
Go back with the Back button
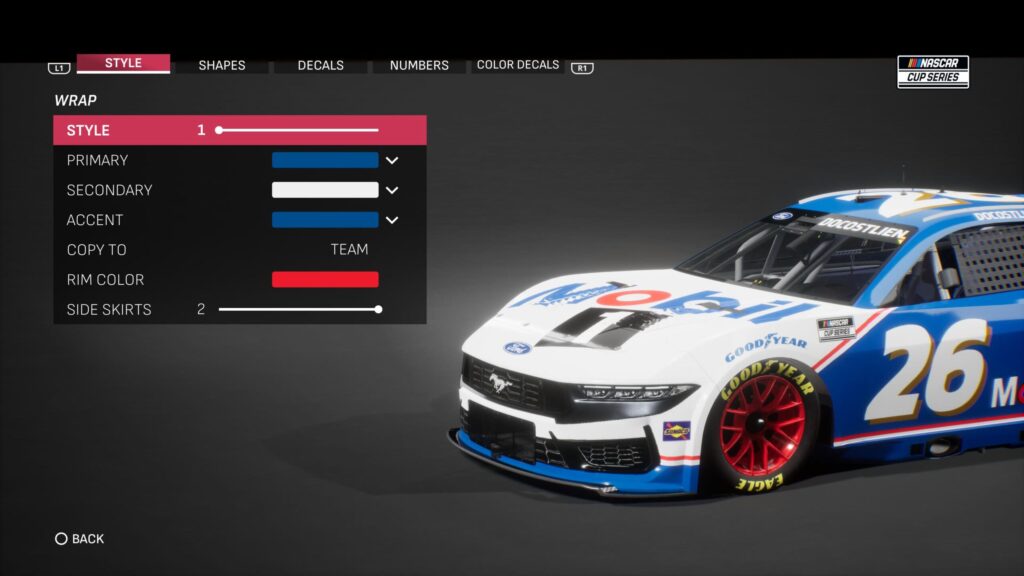80,539
